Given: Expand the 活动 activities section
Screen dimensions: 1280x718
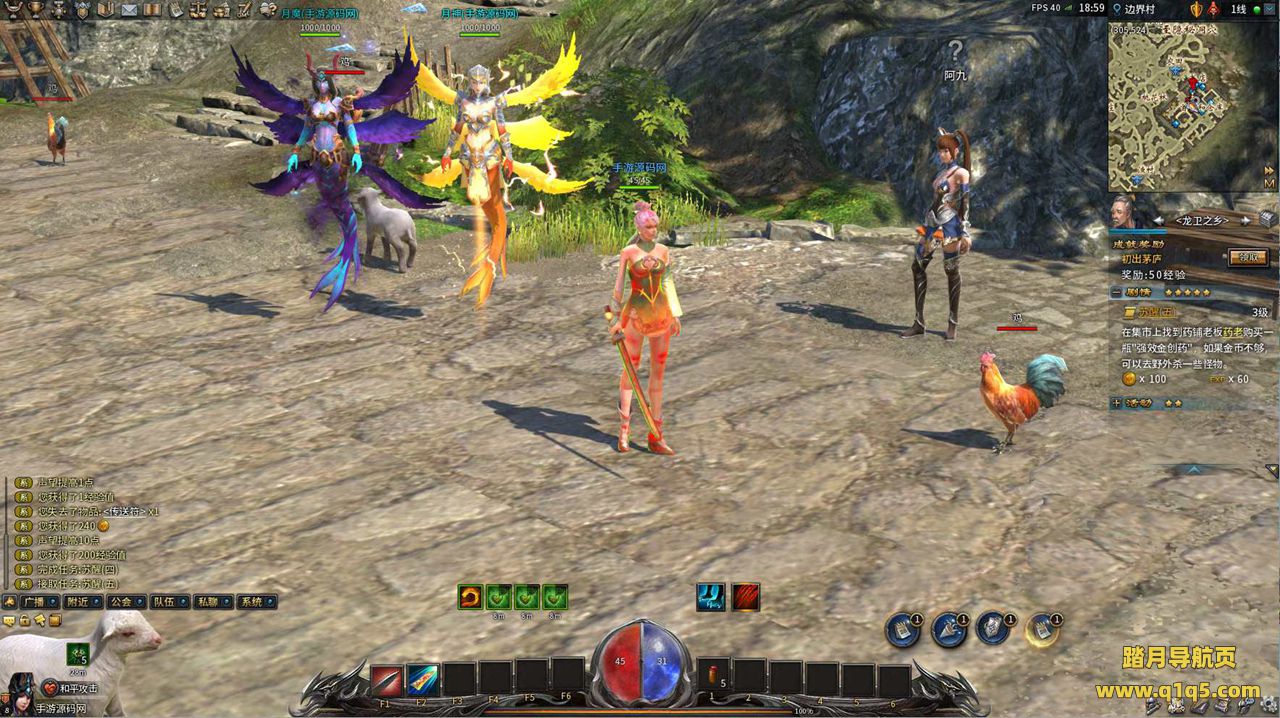Looking at the screenshot, I should pos(1117,403).
